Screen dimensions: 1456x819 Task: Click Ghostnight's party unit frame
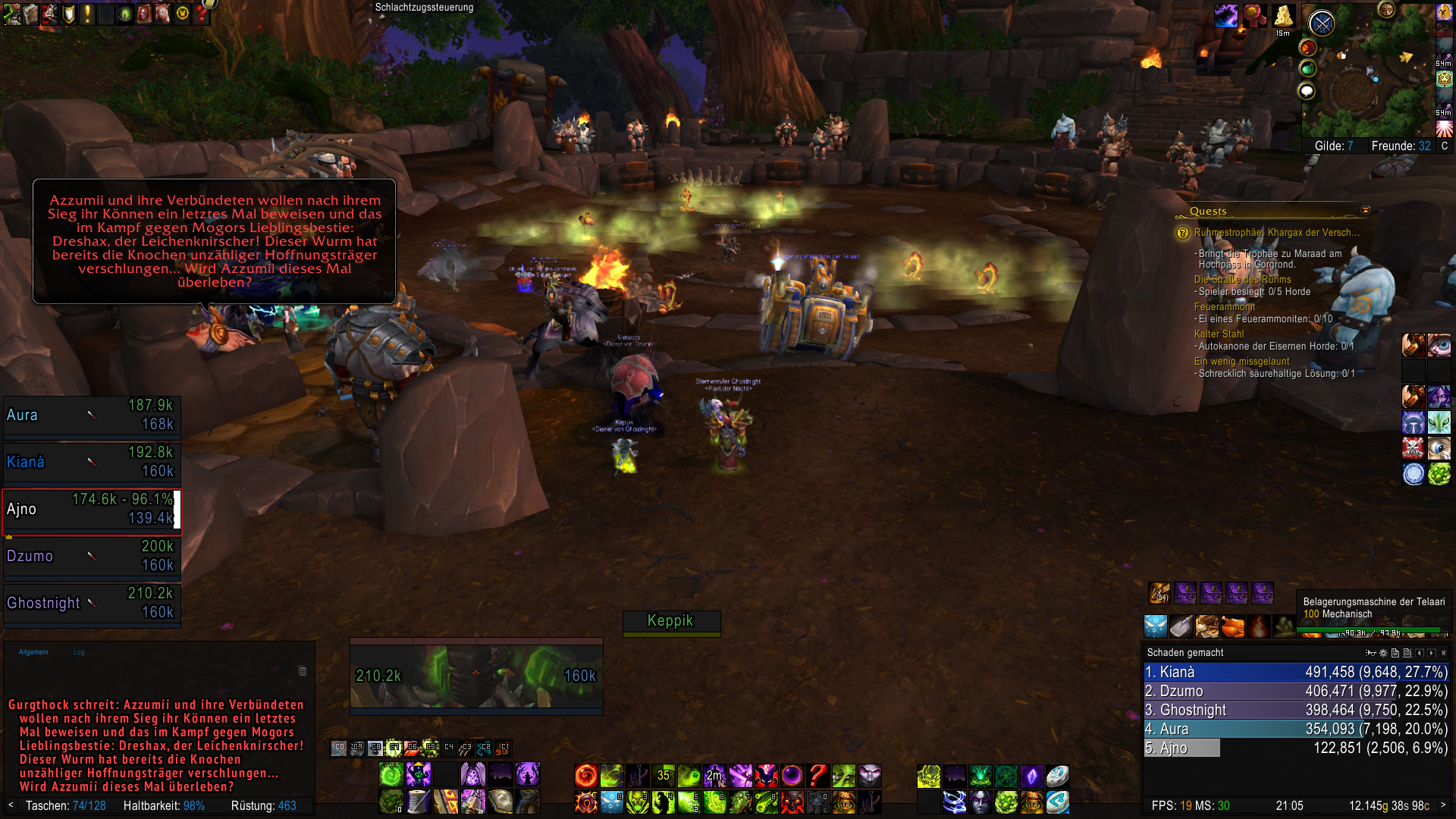coord(91,603)
